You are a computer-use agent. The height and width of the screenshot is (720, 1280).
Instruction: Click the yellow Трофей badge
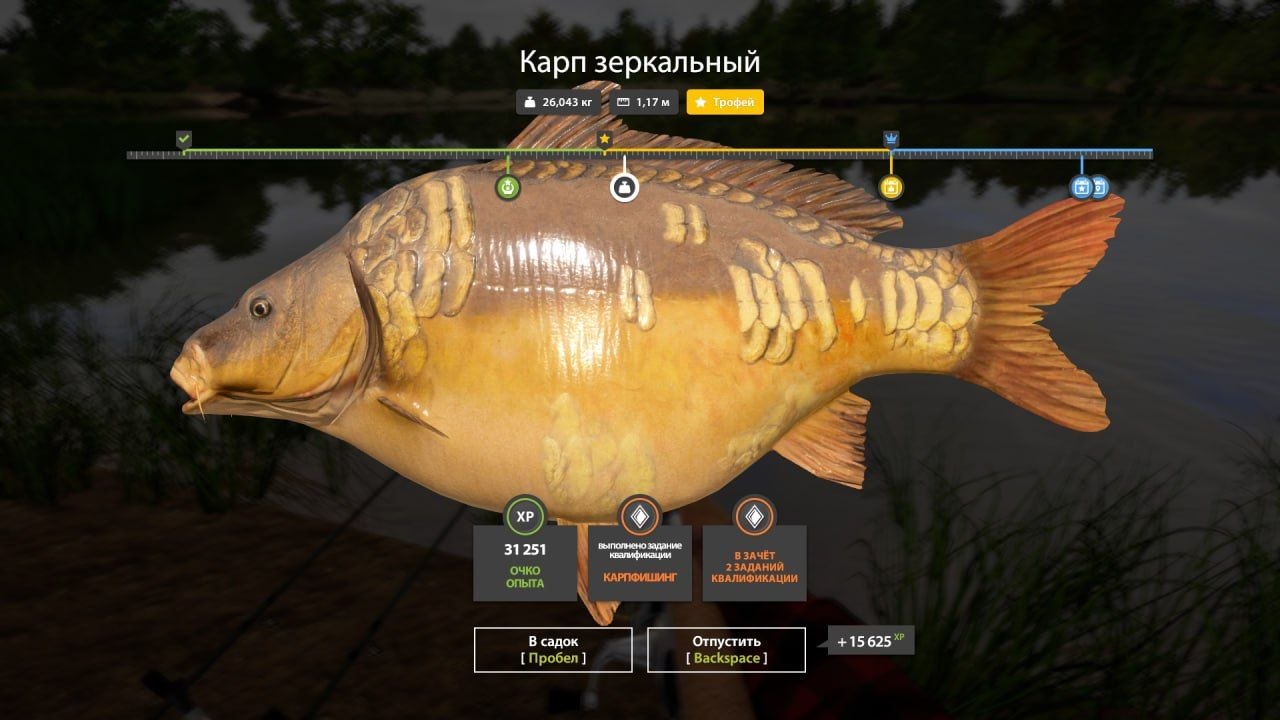pyautogui.click(x=725, y=102)
